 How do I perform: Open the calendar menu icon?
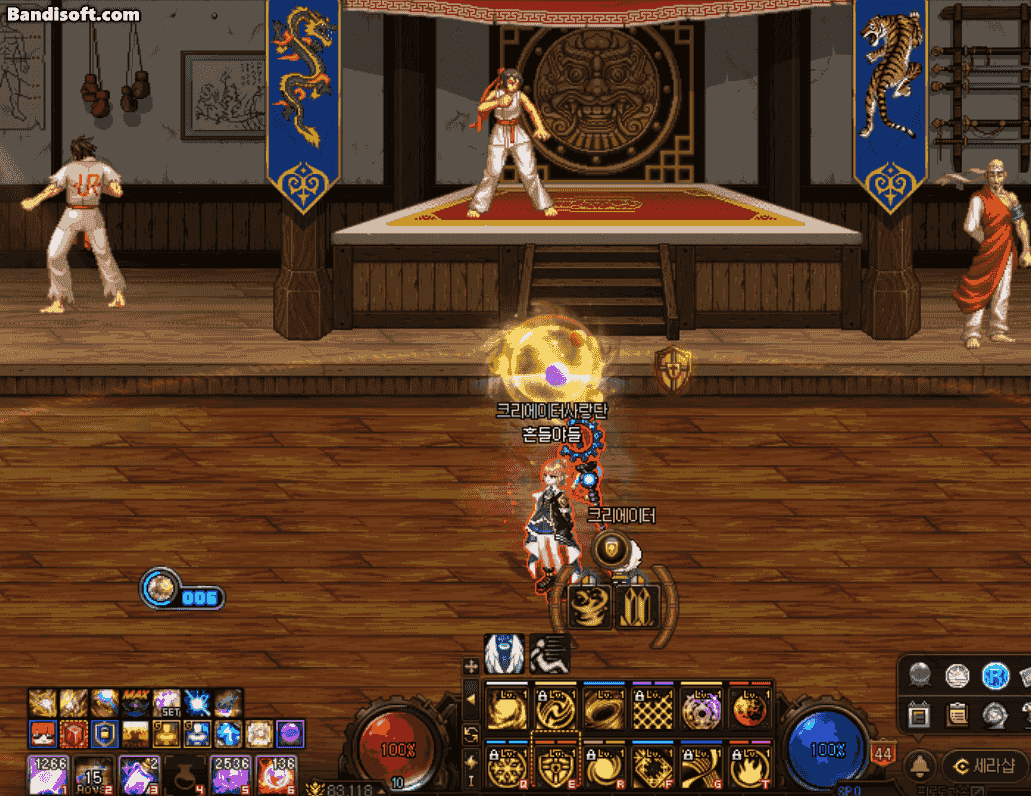point(919,714)
